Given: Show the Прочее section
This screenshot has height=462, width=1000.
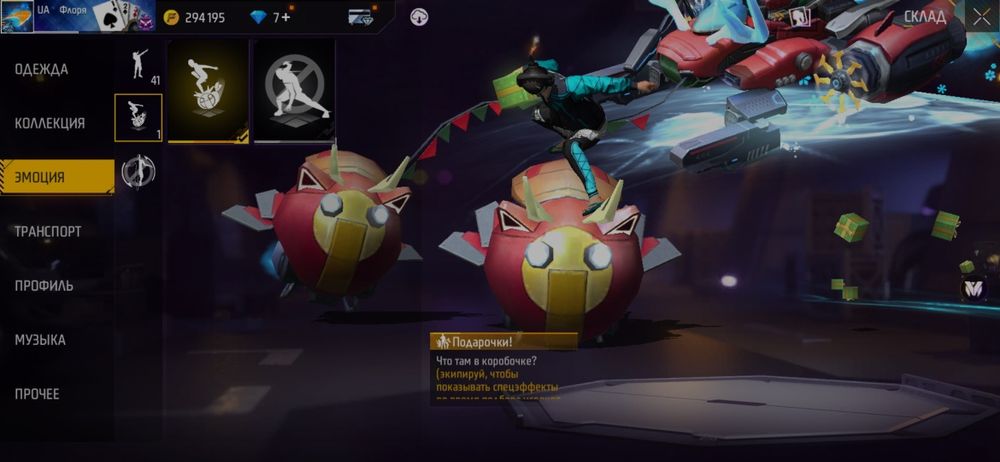Looking at the screenshot, I should click(x=37, y=393).
